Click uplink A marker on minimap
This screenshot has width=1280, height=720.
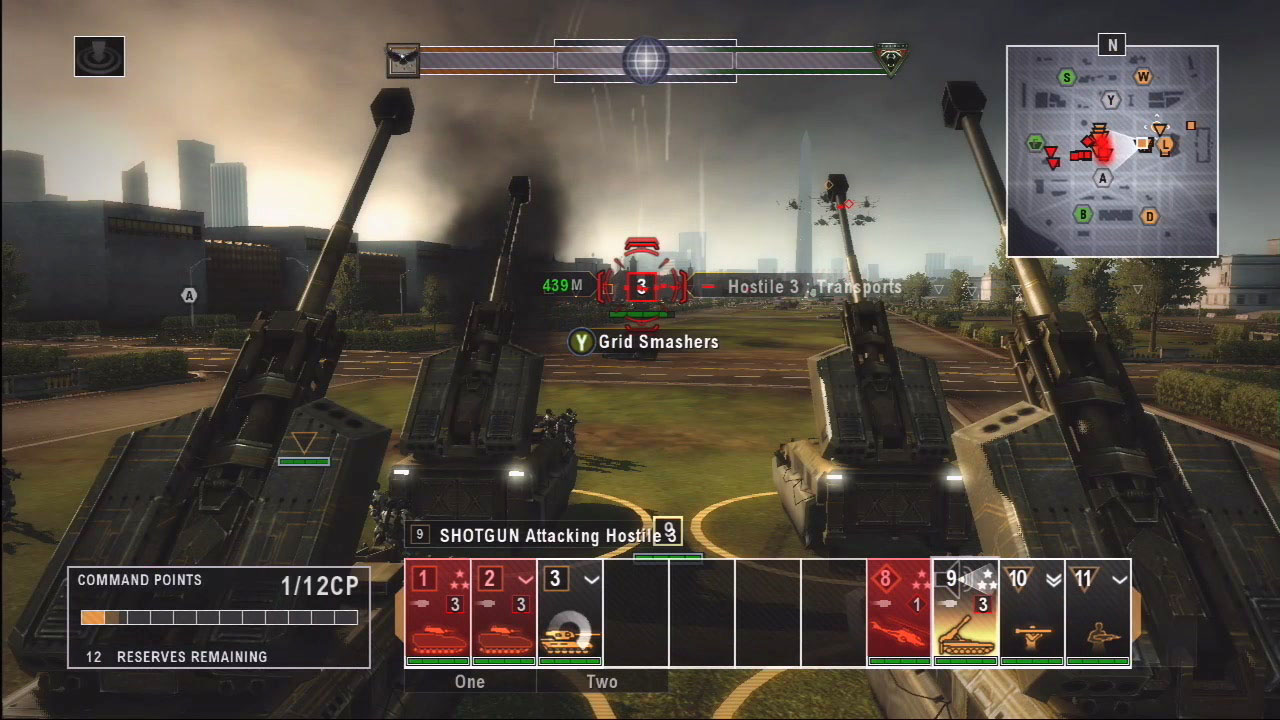tap(1103, 178)
